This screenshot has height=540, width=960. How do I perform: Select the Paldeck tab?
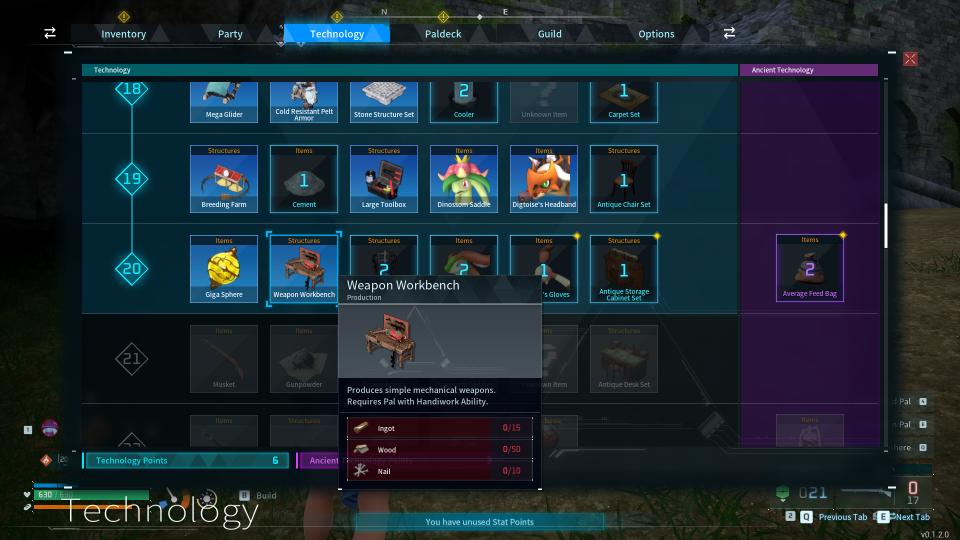click(x=443, y=34)
